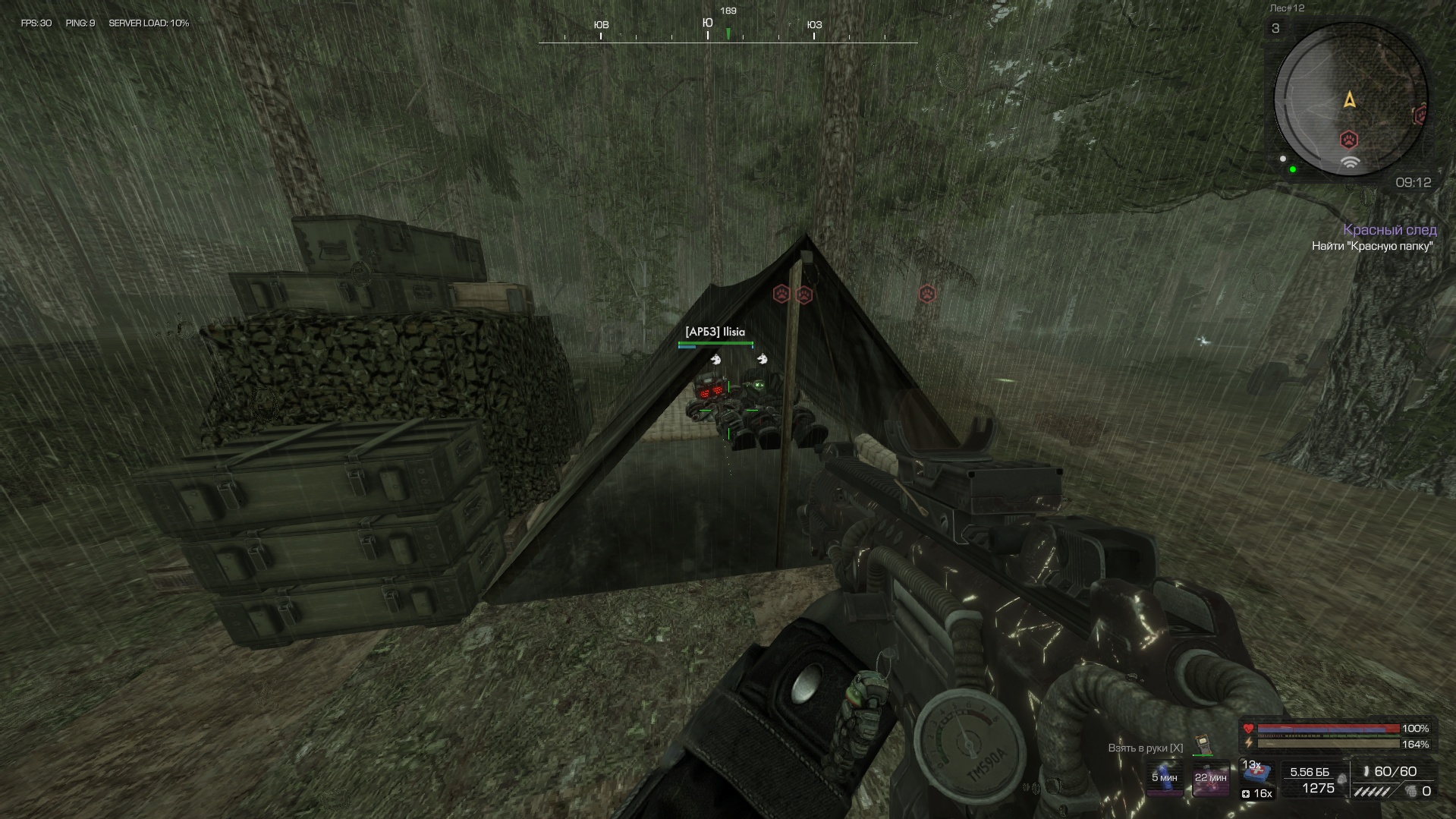Click the grenade icon in weapon panel
The height and width of the screenshot is (819, 1456).
tap(1410, 792)
